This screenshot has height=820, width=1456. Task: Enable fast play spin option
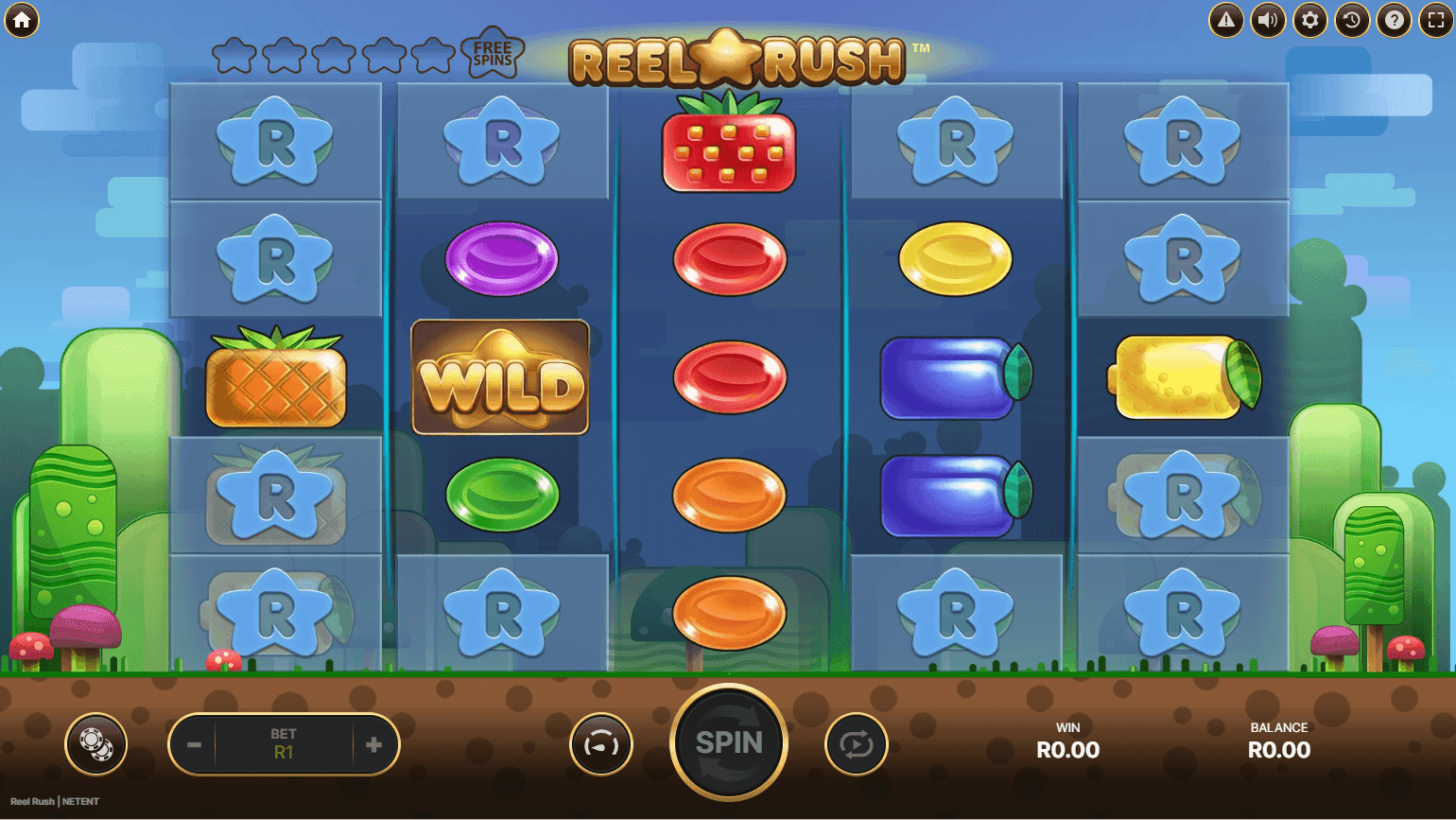600,744
